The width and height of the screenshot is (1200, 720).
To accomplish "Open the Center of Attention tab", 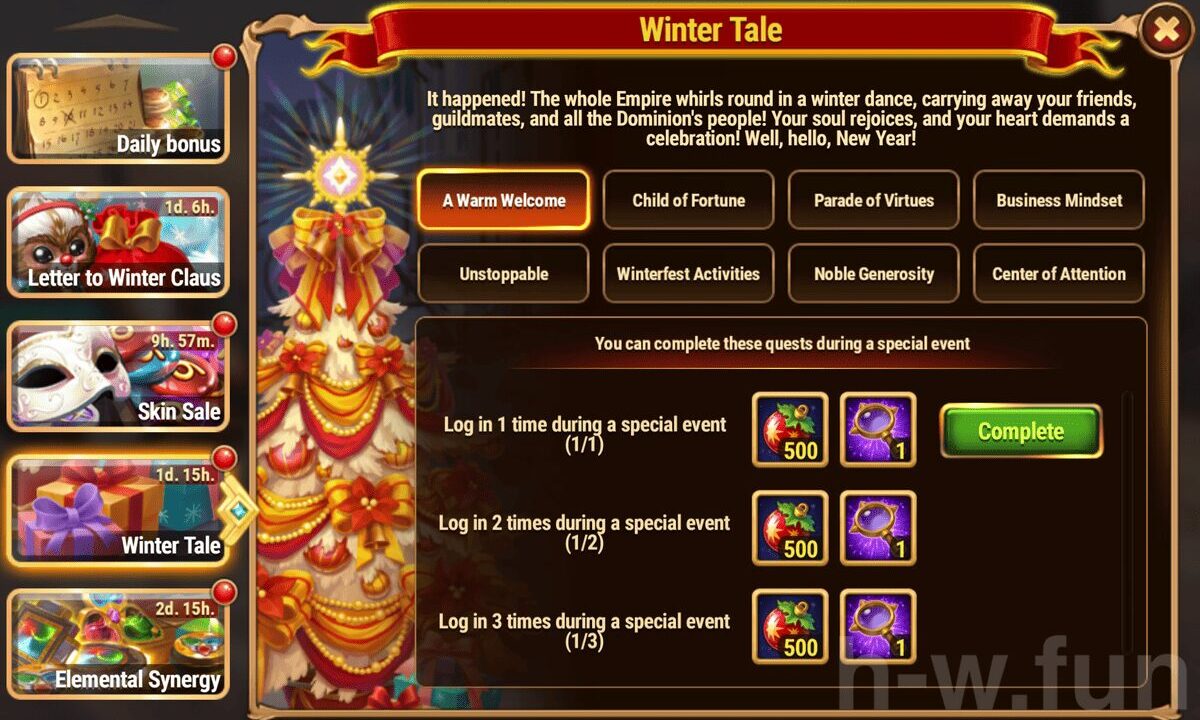I will (x=1059, y=273).
